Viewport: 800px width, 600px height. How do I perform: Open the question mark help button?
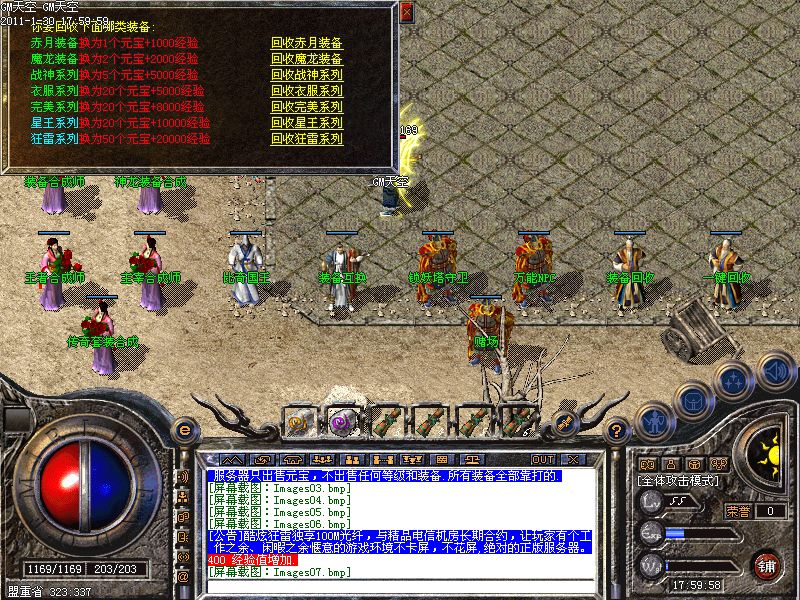pos(618,431)
